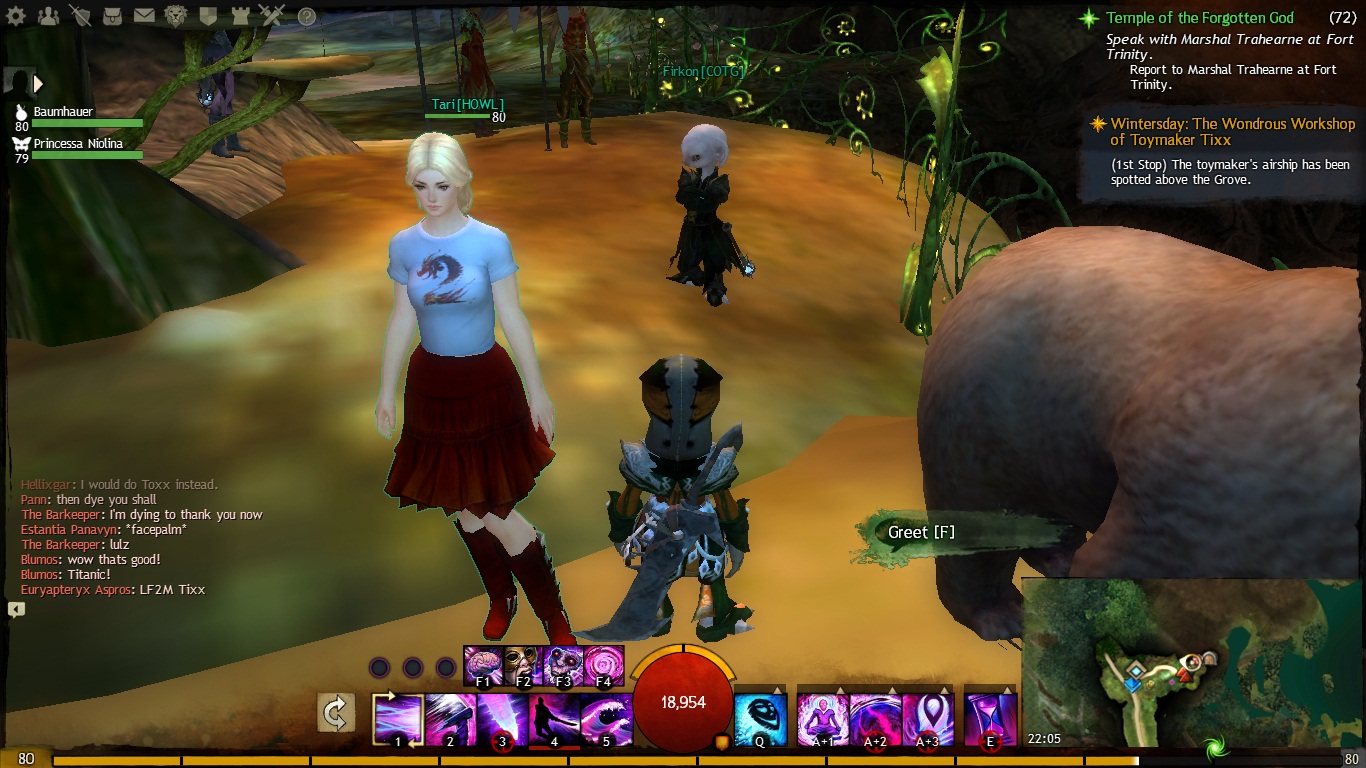Activate the hourglass elite skill

point(989,719)
